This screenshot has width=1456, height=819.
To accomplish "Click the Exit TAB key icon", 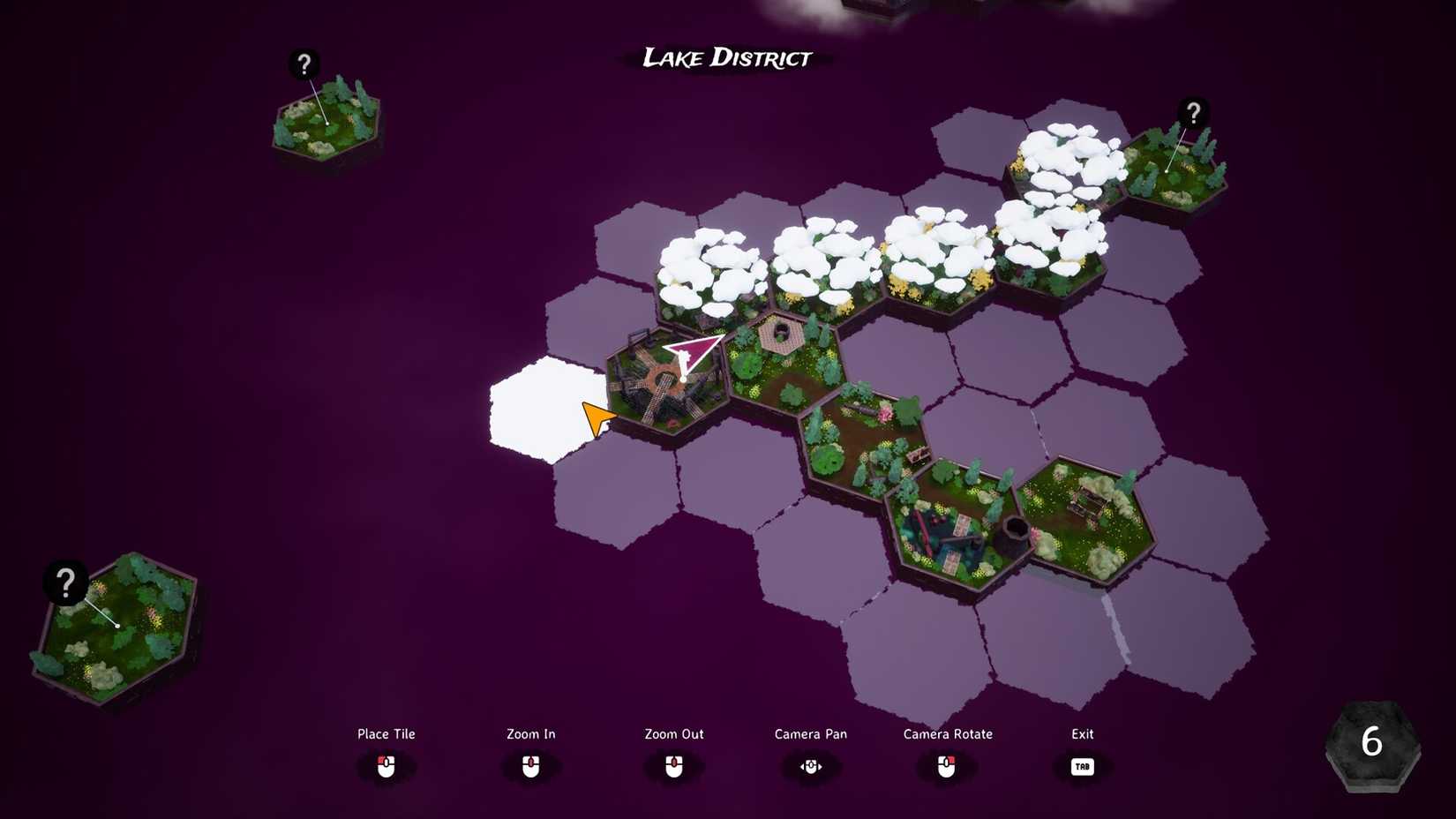I will coord(1082,767).
